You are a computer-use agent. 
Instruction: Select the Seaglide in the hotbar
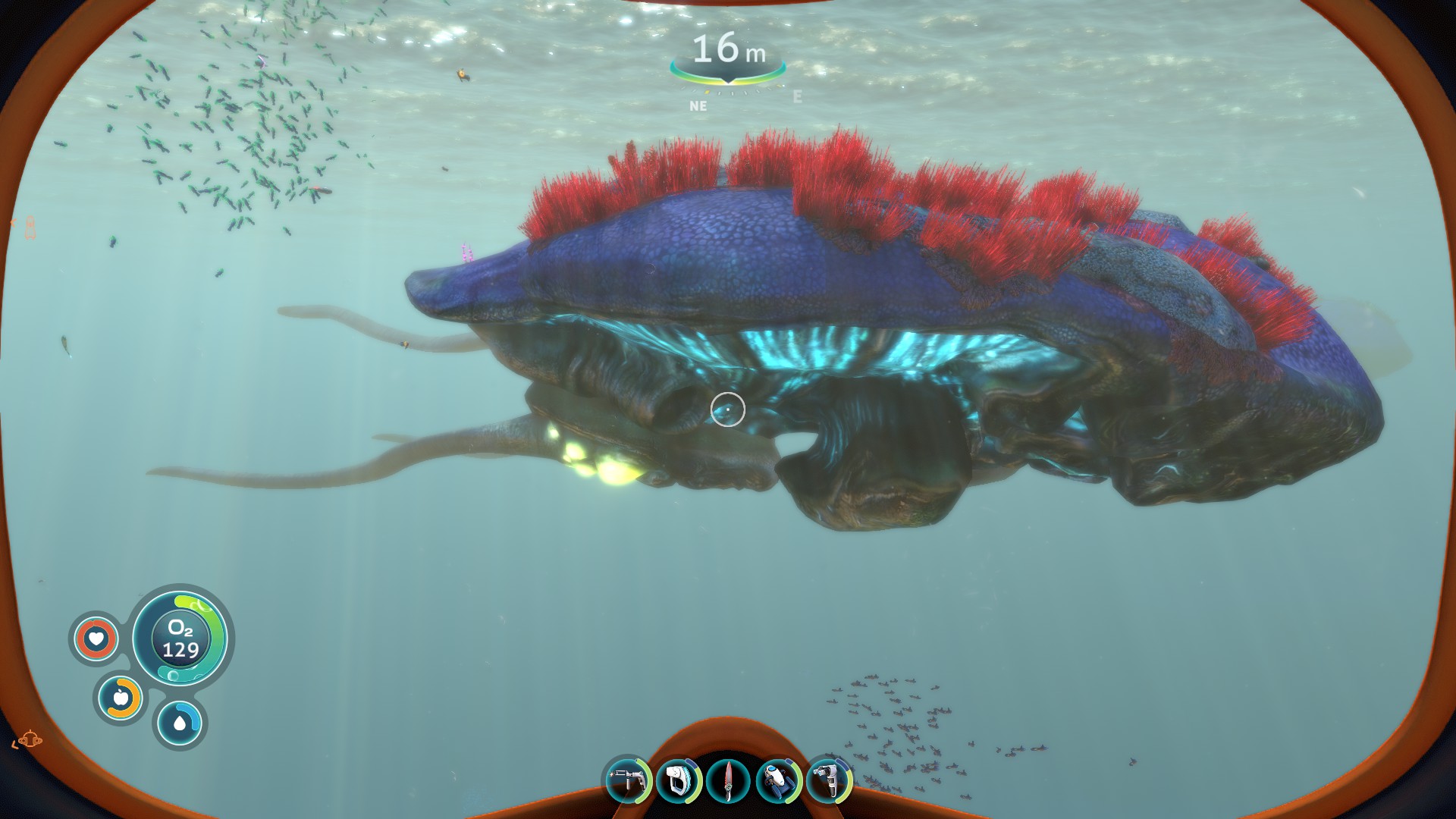(x=778, y=780)
